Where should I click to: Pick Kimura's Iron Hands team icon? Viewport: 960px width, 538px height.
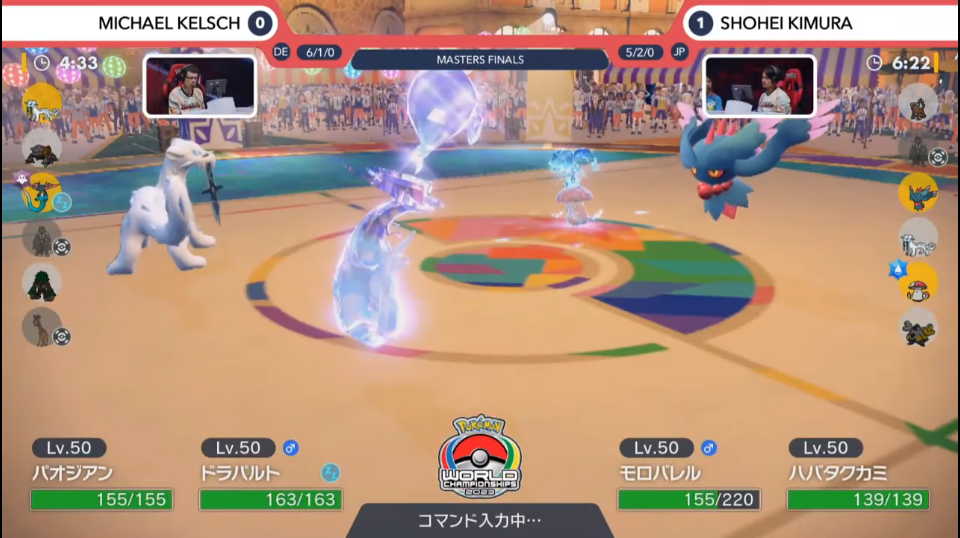point(917,327)
